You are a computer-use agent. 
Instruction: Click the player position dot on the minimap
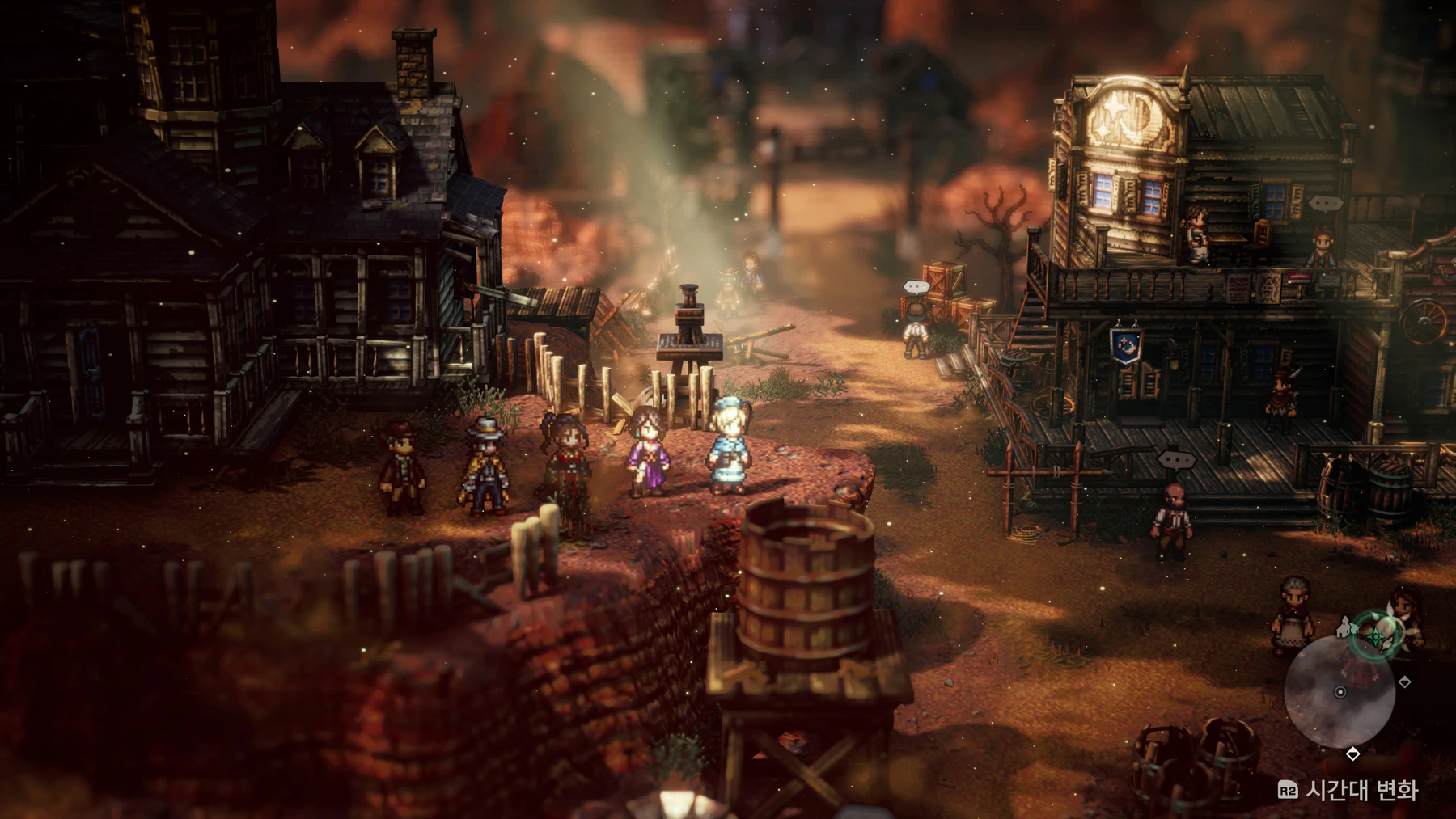pos(1340,692)
